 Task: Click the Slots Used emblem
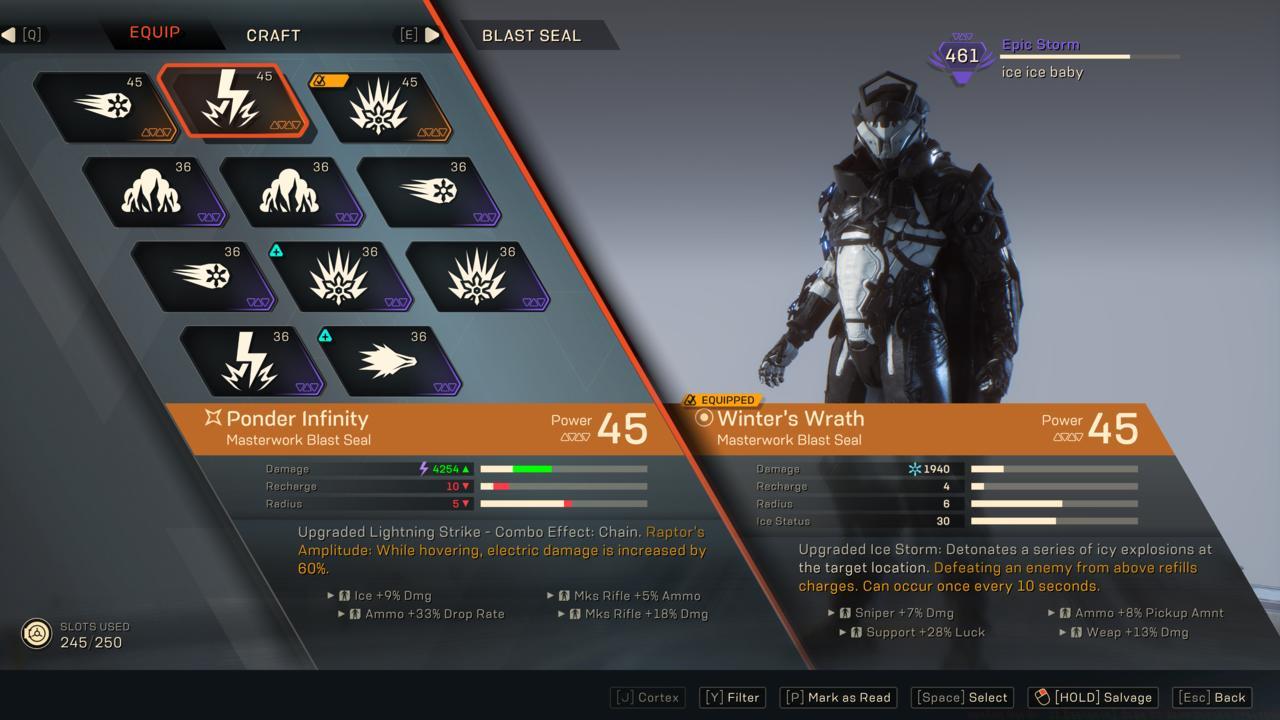pos(37,631)
